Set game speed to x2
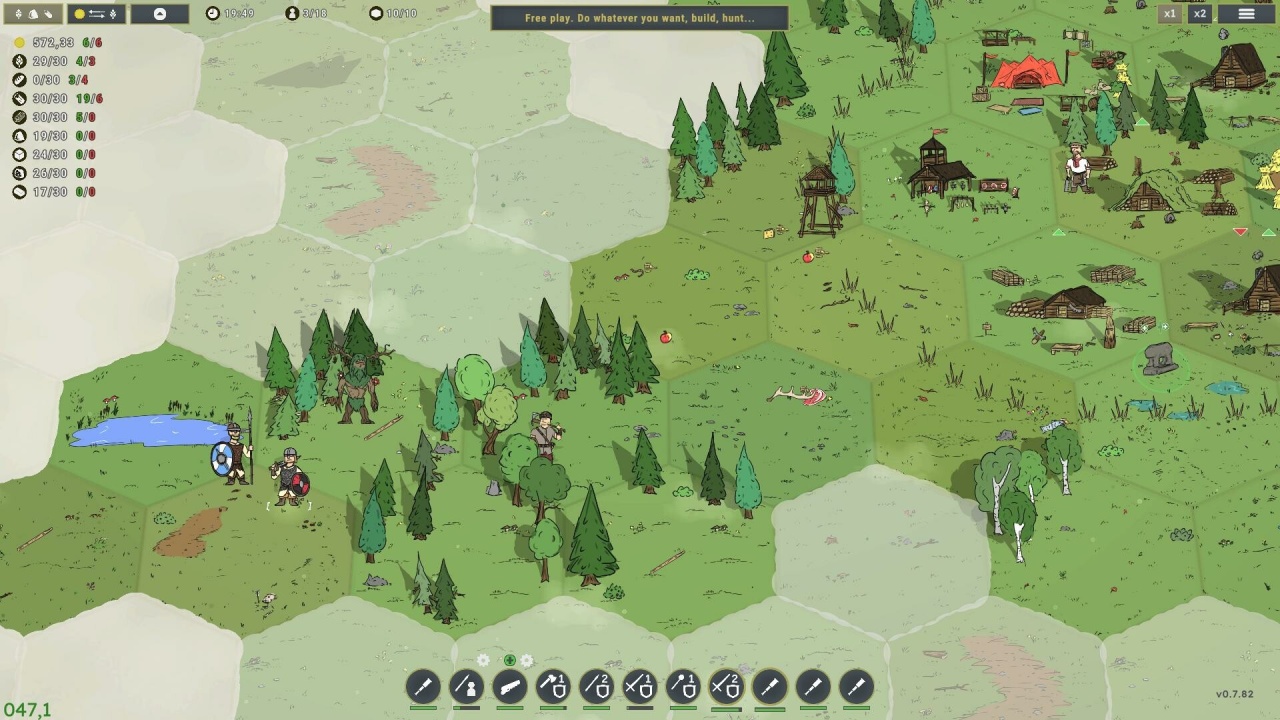Viewport: 1280px width, 720px height. pyautogui.click(x=1200, y=14)
